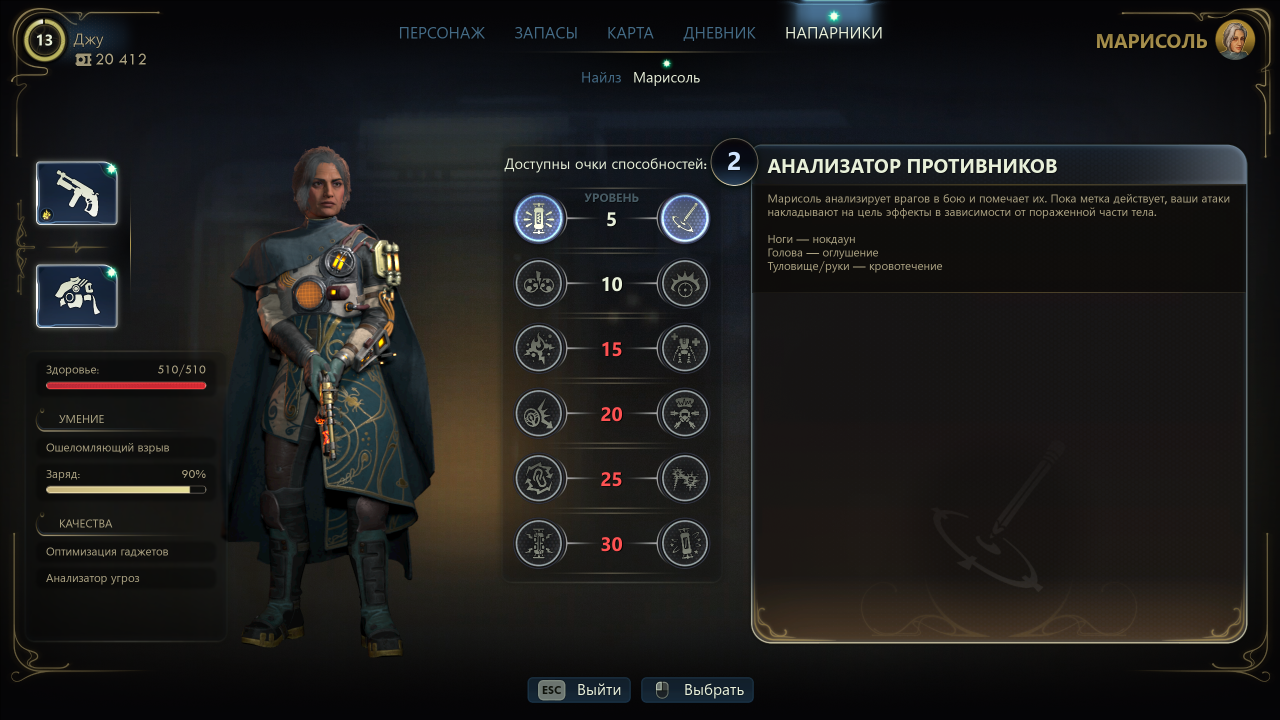Open the ДНЕВНИК journal tab
Image resolution: width=1280 pixels, height=720 pixels.
(x=719, y=33)
